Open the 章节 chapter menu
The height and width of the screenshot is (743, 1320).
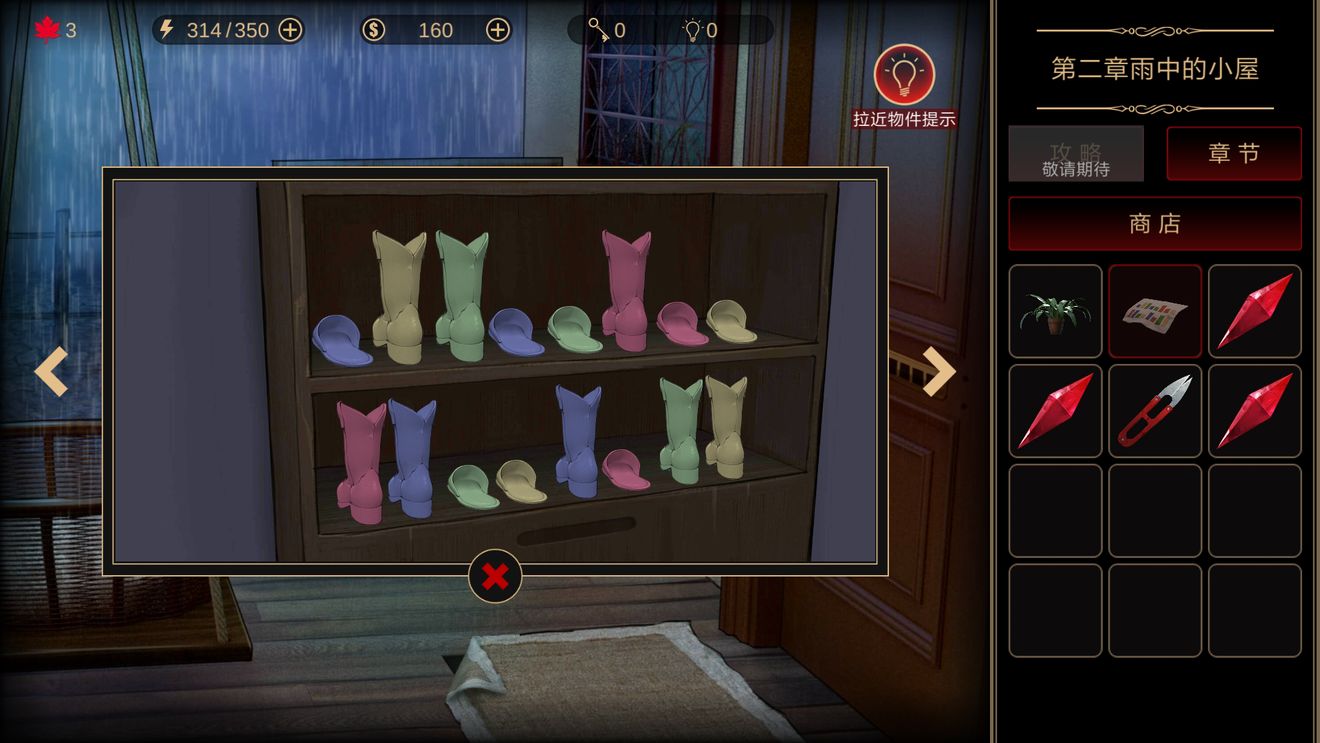(1234, 154)
